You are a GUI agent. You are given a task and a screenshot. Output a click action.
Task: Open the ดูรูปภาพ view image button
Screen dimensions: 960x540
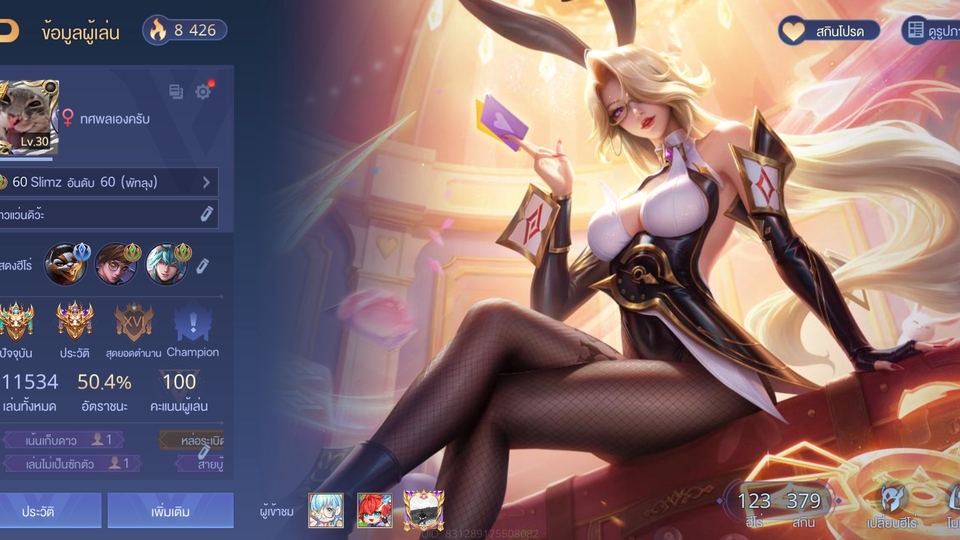(930, 31)
